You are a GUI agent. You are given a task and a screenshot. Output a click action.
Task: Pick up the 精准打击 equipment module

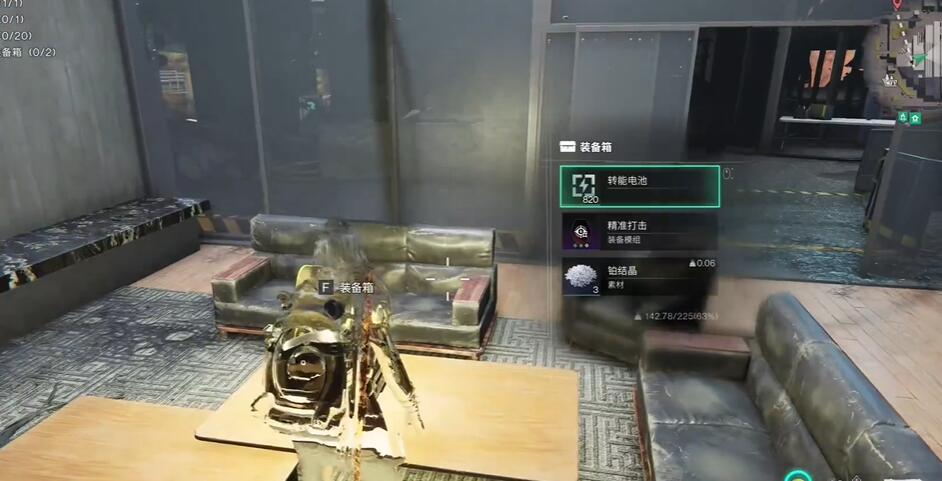(639, 231)
